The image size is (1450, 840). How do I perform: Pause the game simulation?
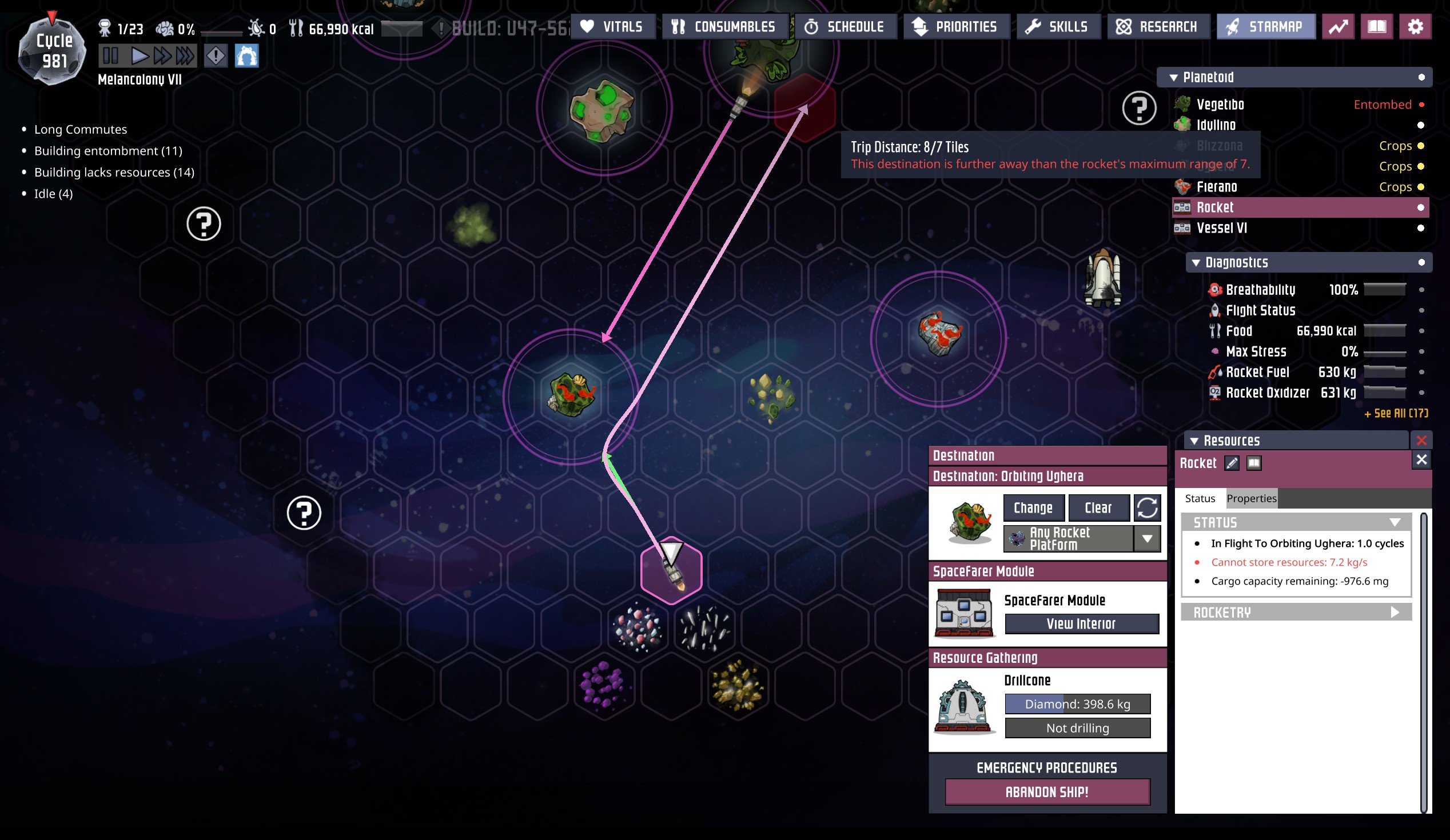[110, 56]
